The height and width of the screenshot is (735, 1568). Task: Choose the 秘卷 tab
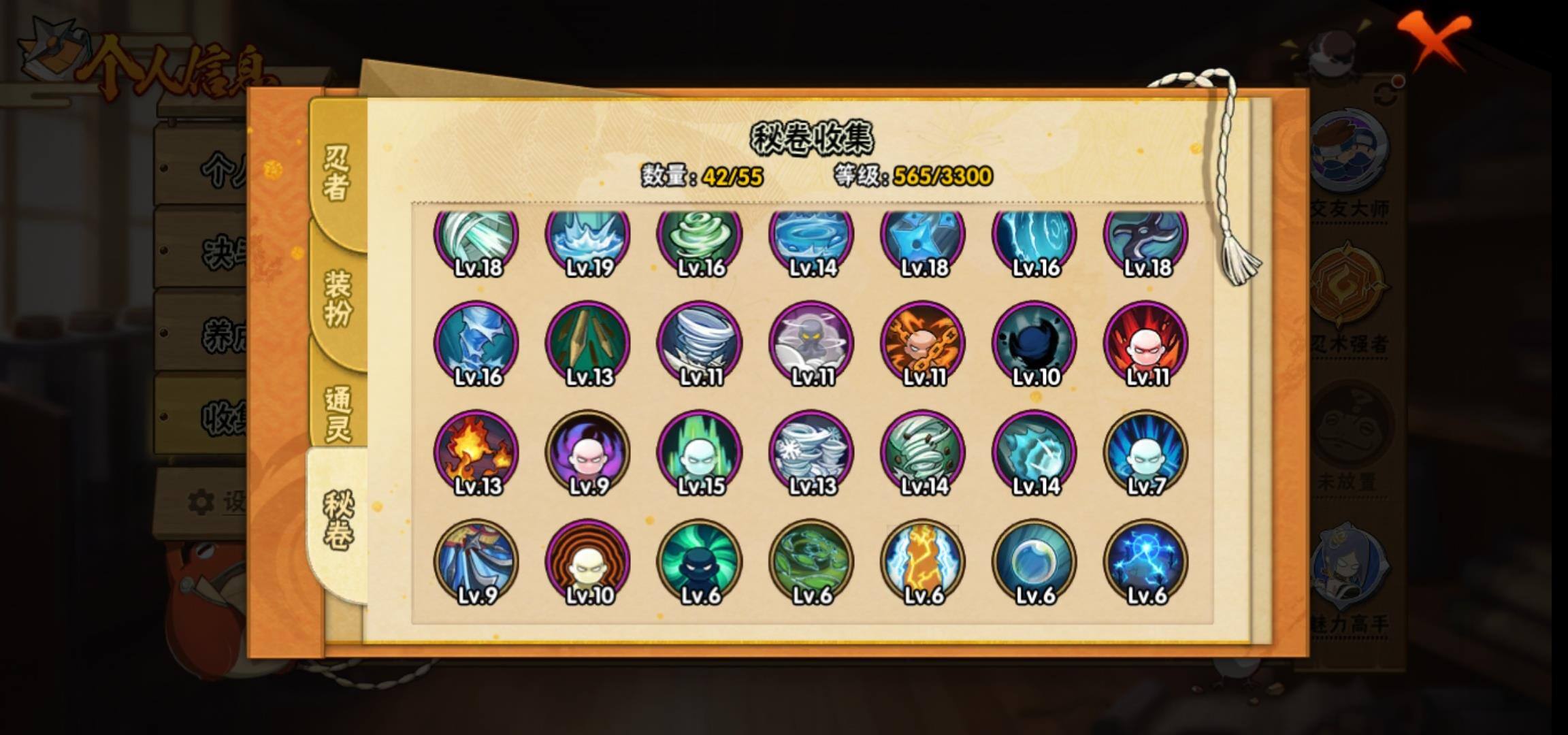tap(338, 521)
